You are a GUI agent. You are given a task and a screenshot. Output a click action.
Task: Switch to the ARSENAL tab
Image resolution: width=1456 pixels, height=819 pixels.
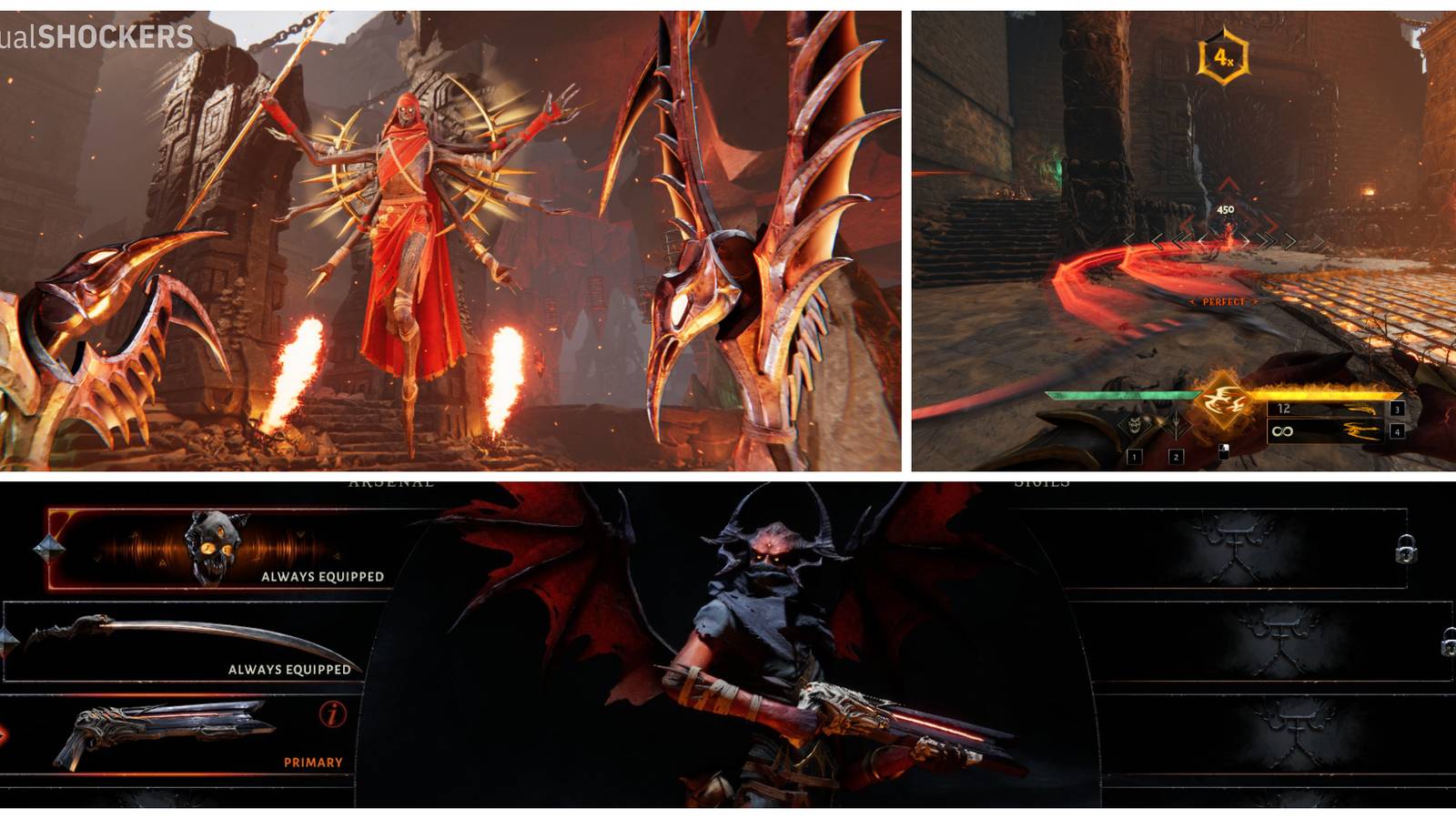click(391, 483)
